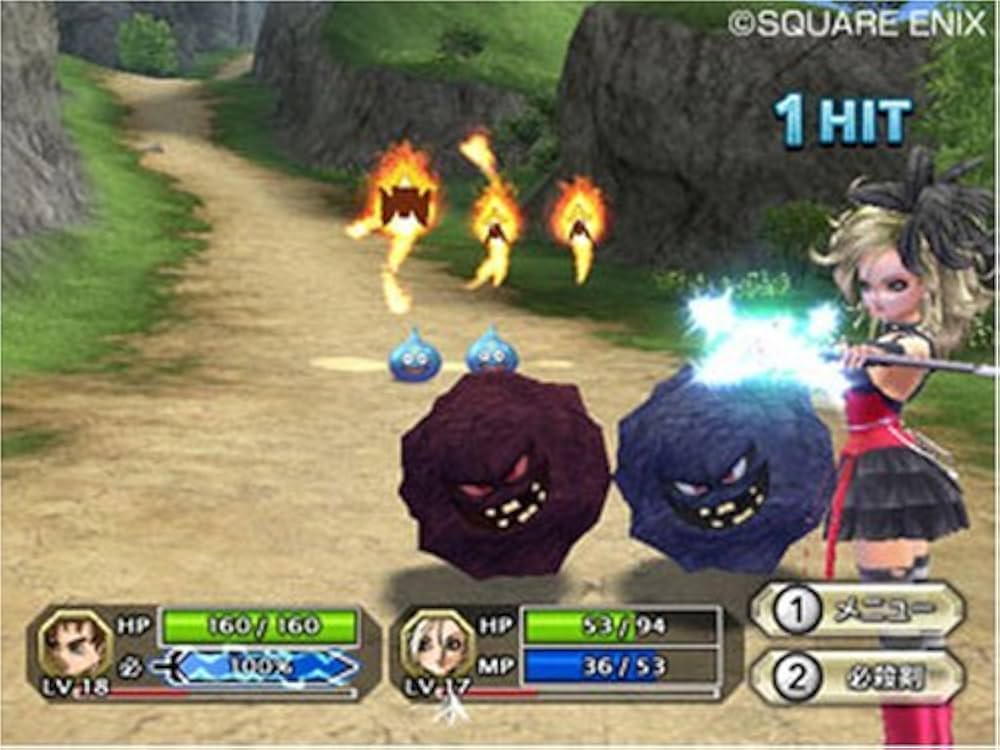Activate the 必殺剣 special sword button
The width and height of the screenshot is (1000, 750).
pos(858,677)
